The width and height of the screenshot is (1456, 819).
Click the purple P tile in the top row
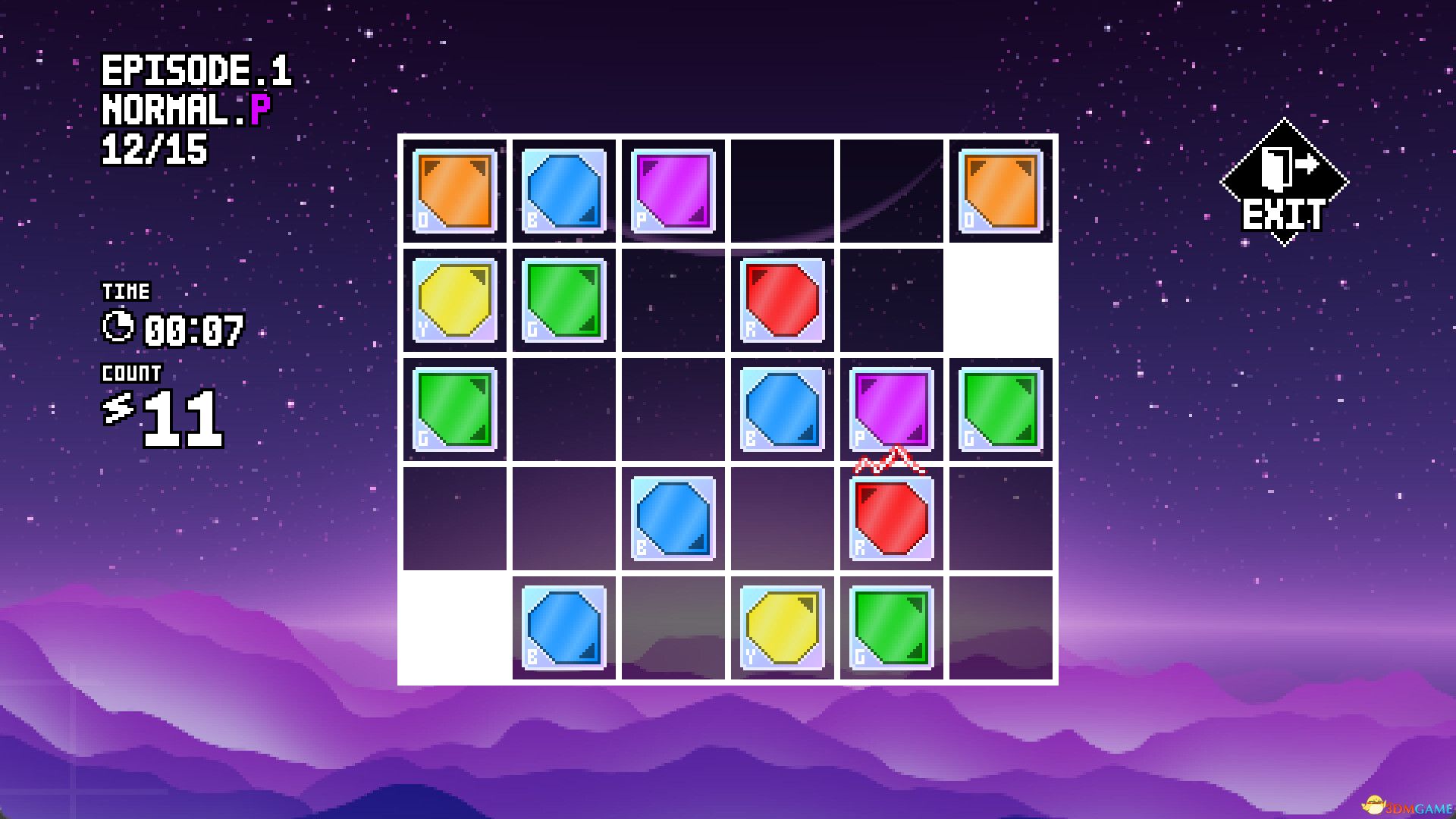click(672, 189)
